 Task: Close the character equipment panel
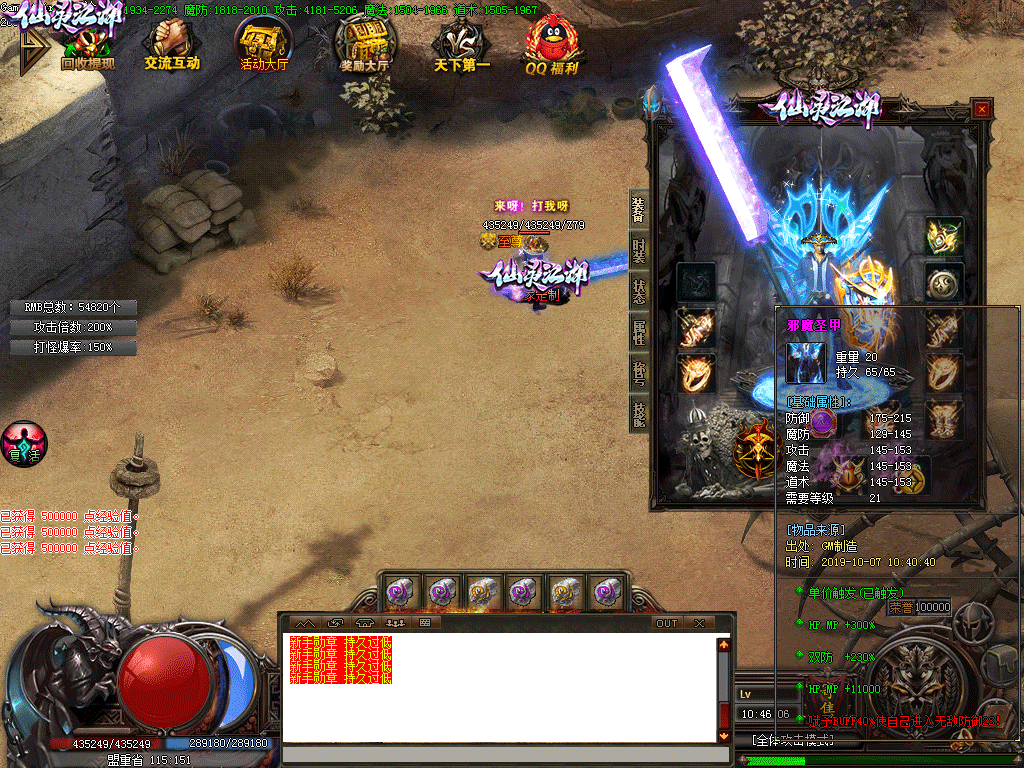point(982,109)
